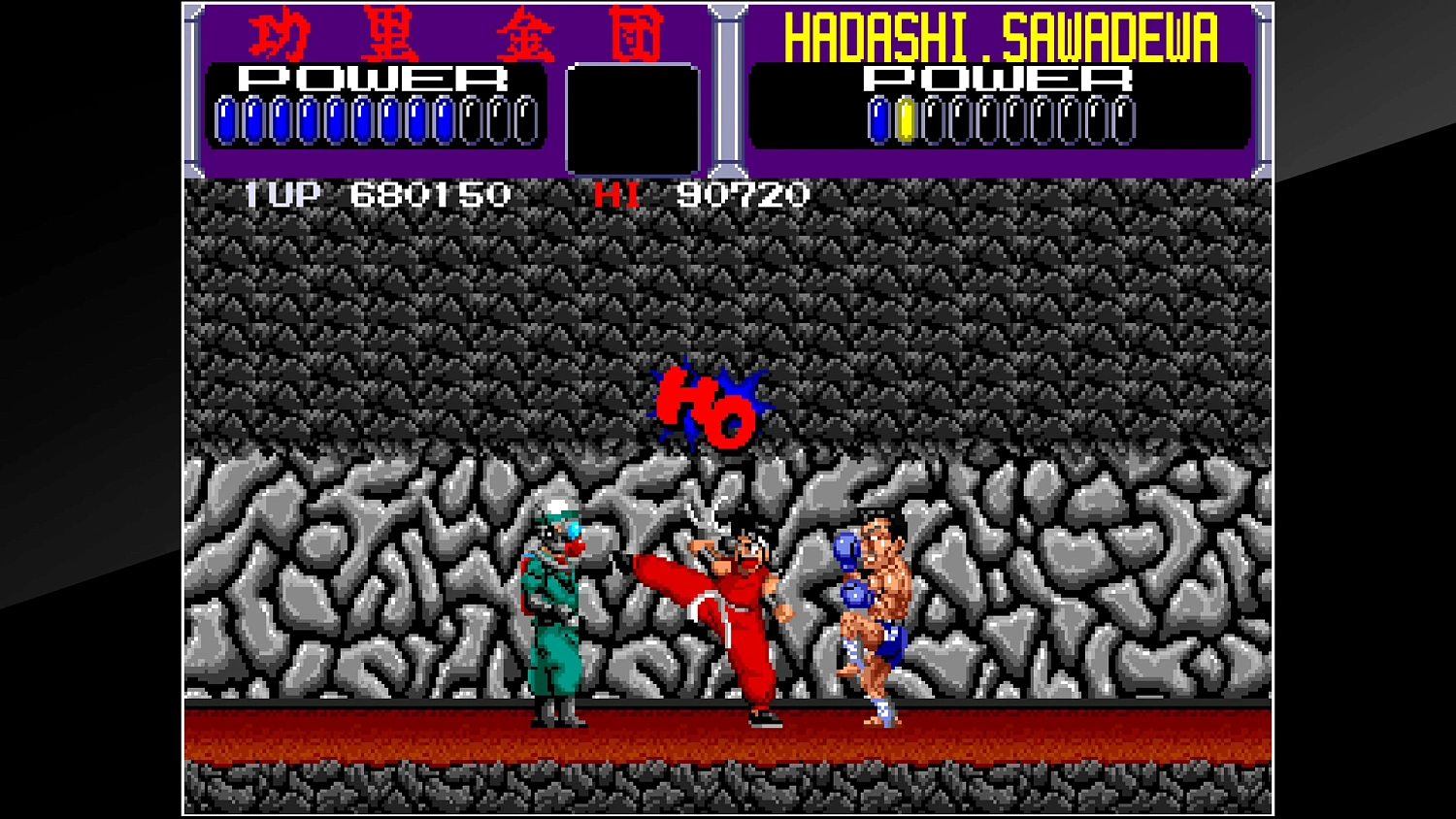Image resolution: width=1456 pixels, height=819 pixels.
Task: Click the masked referee in green
Action: [553, 602]
